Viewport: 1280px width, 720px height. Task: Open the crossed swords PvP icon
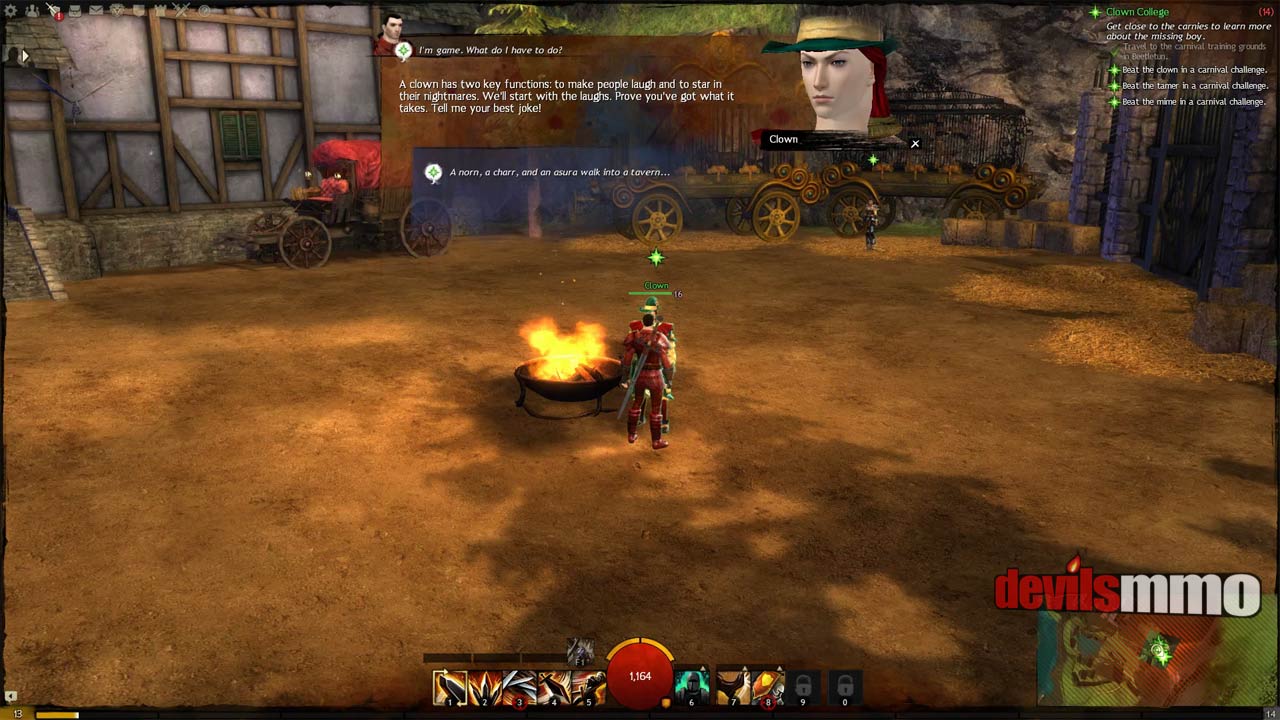pos(180,11)
